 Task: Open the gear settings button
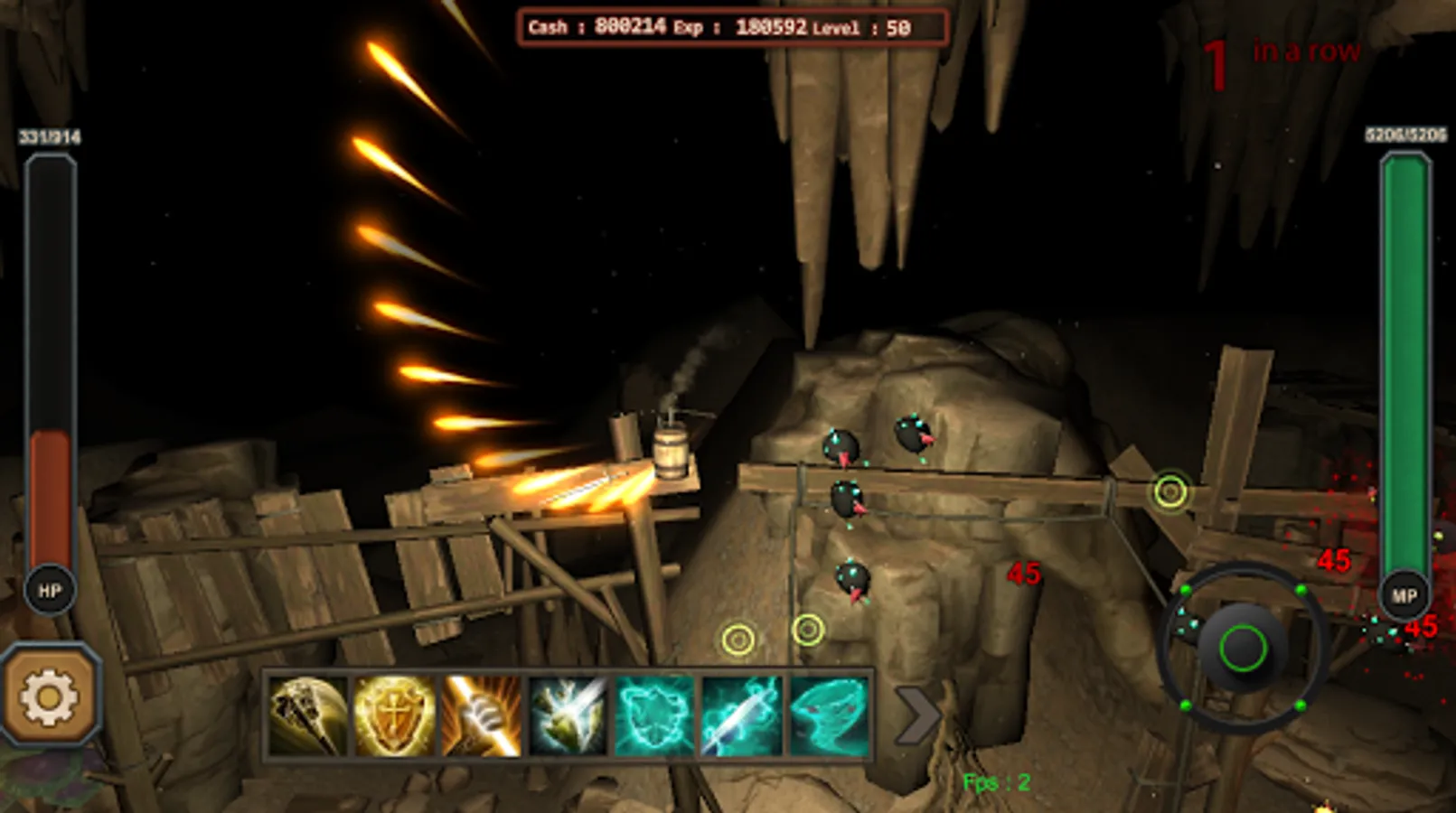point(50,696)
